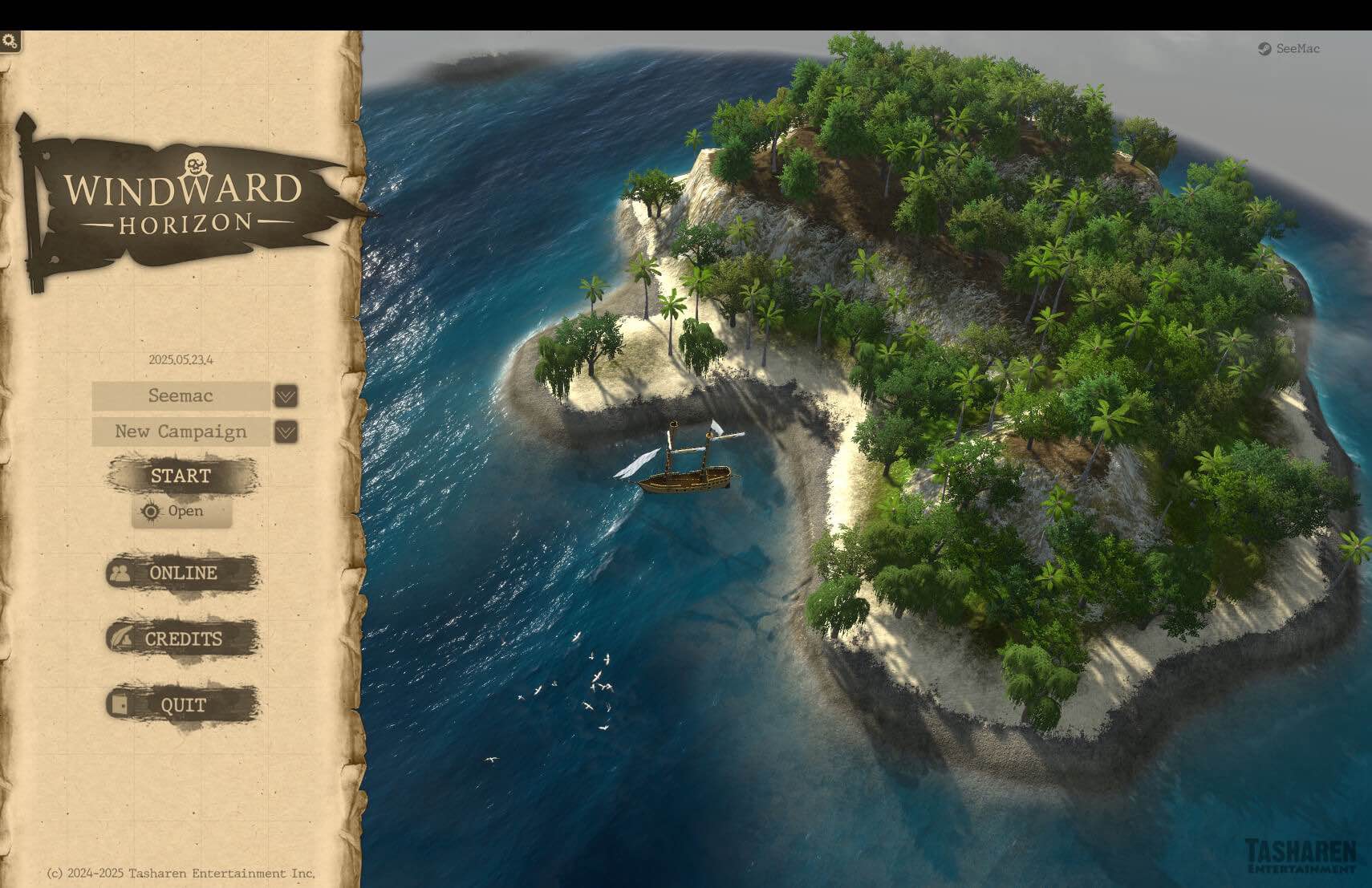Open the ONLINE multiplayer menu
This screenshot has height=888, width=1372.
coord(182,573)
